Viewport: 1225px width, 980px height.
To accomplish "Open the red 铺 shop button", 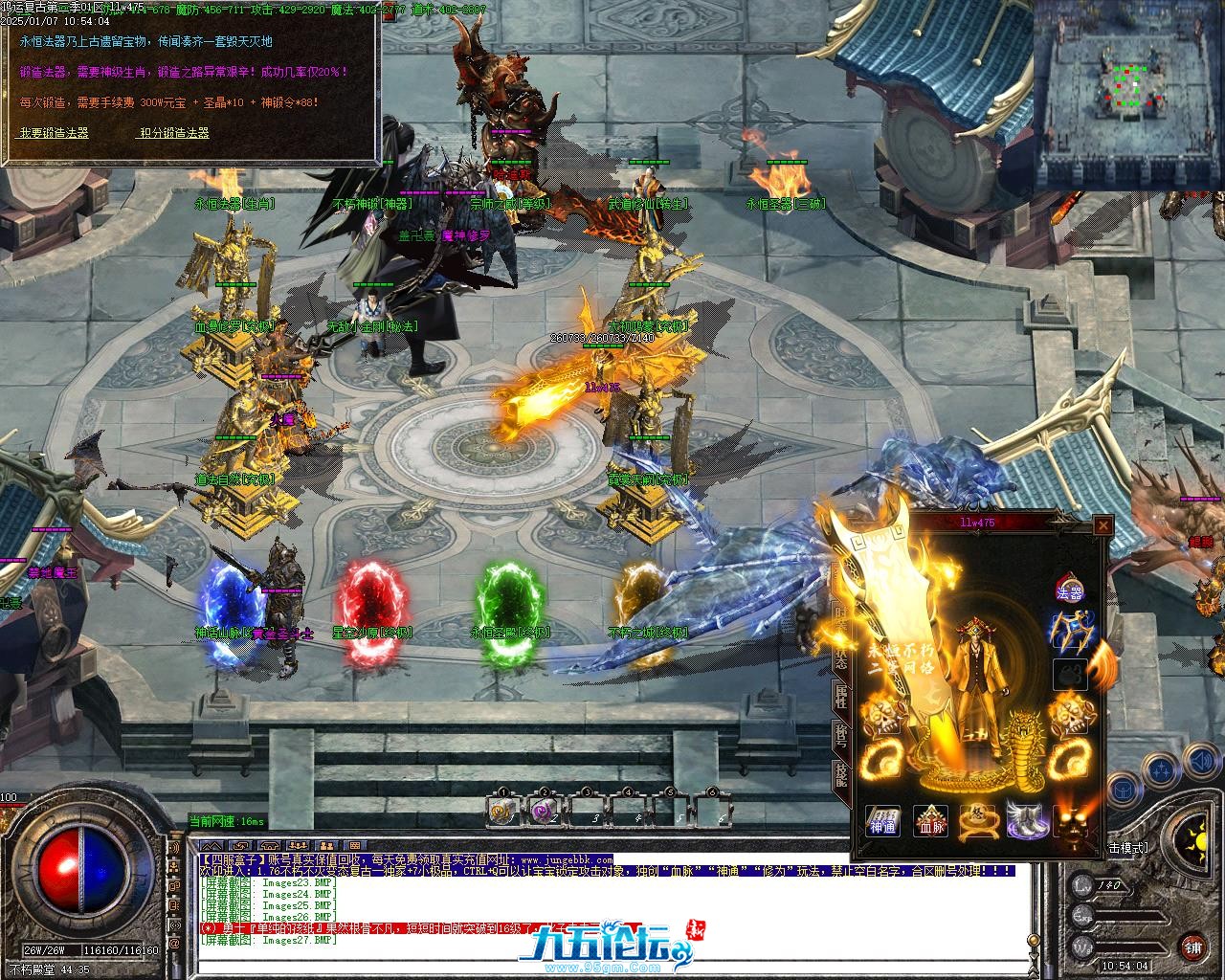I will pyautogui.click(x=1192, y=947).
